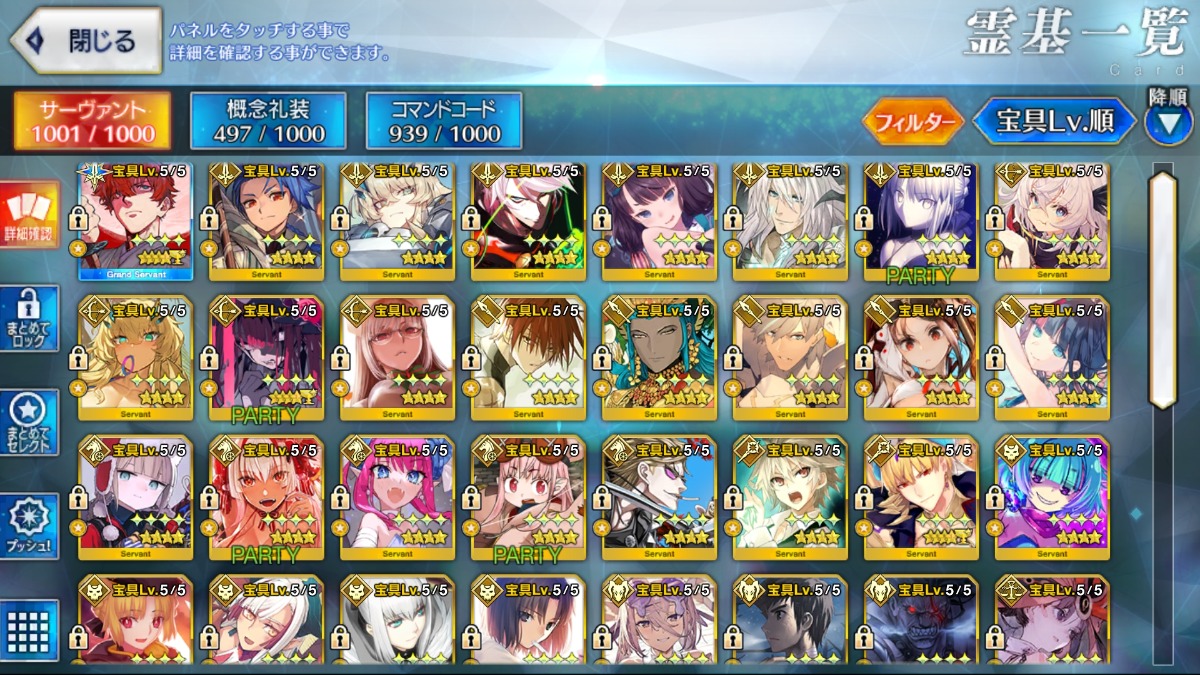This screenshot has width=1200, height=675.
Task: Choose the dark-skinned servant with teal headdress
Action: click(x=659, y=353)
